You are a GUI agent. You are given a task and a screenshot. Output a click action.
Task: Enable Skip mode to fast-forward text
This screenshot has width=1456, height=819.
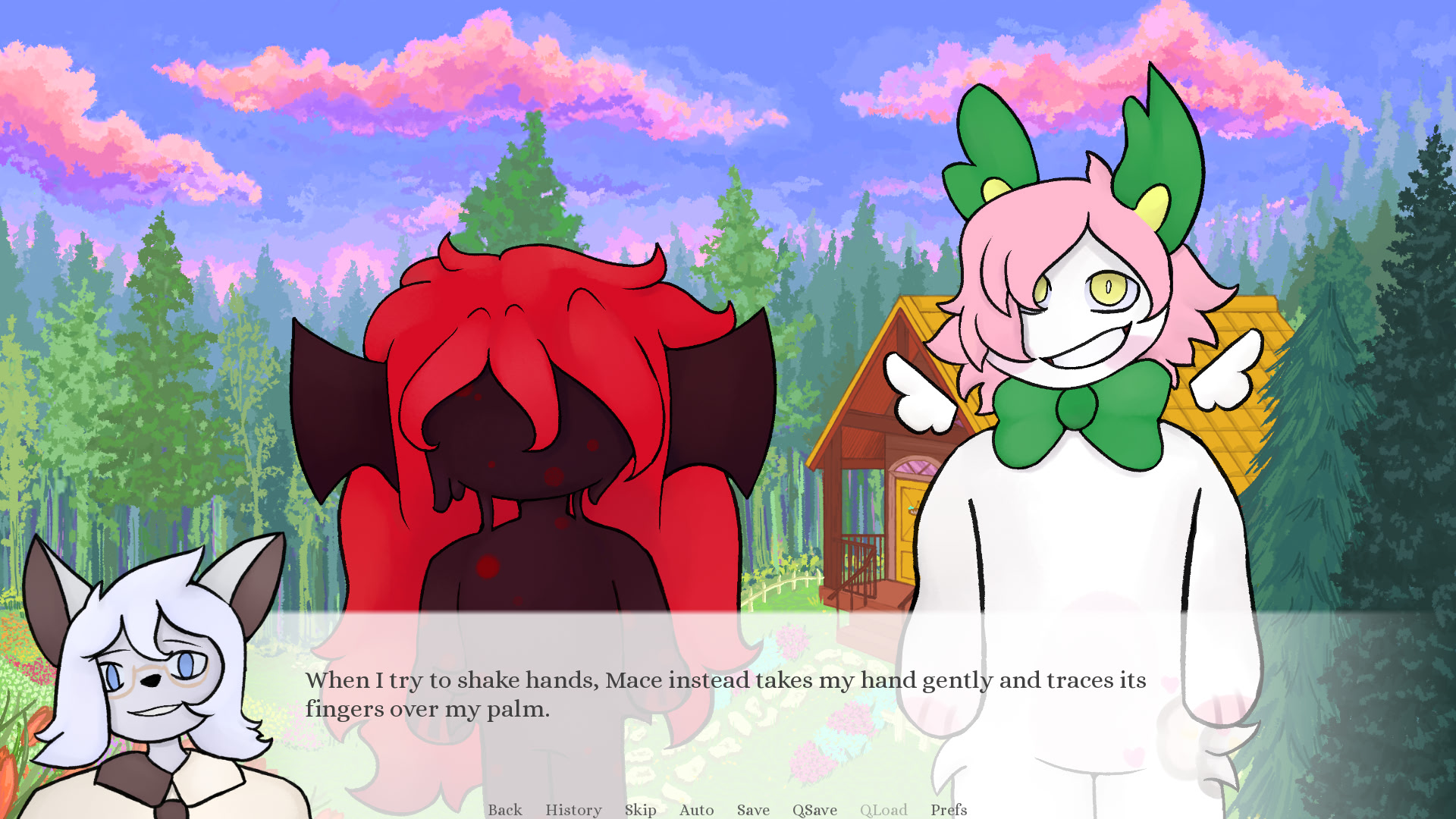coord(641,810)
